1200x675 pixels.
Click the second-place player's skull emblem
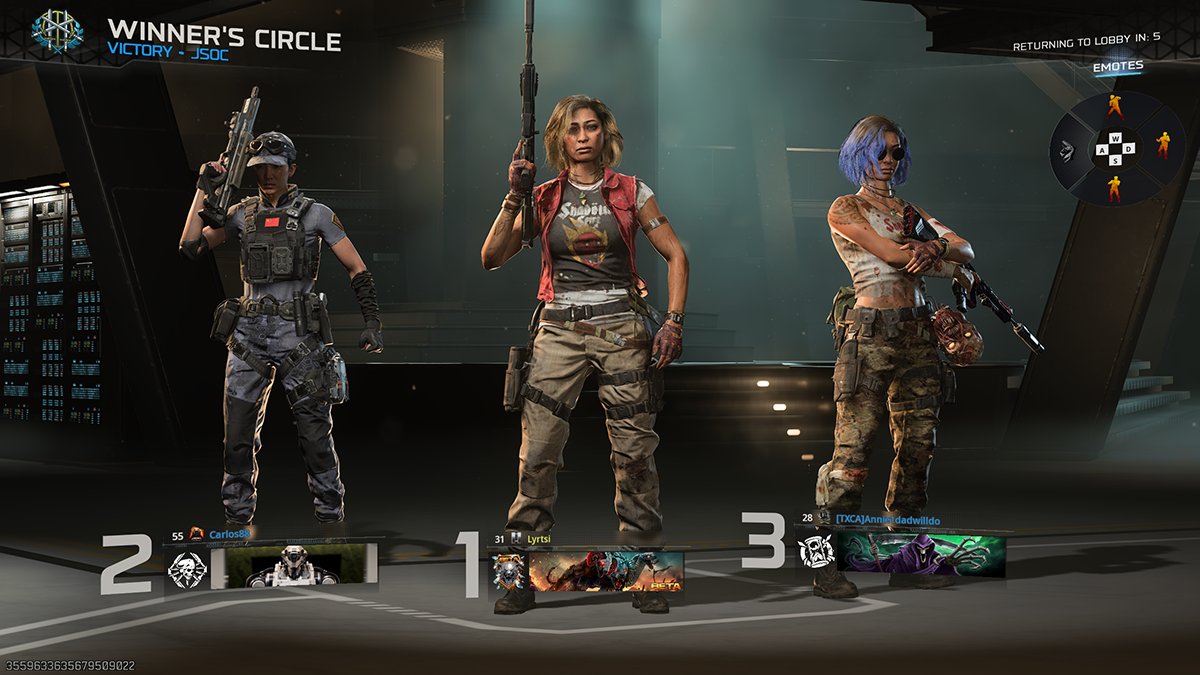[187, 568]
